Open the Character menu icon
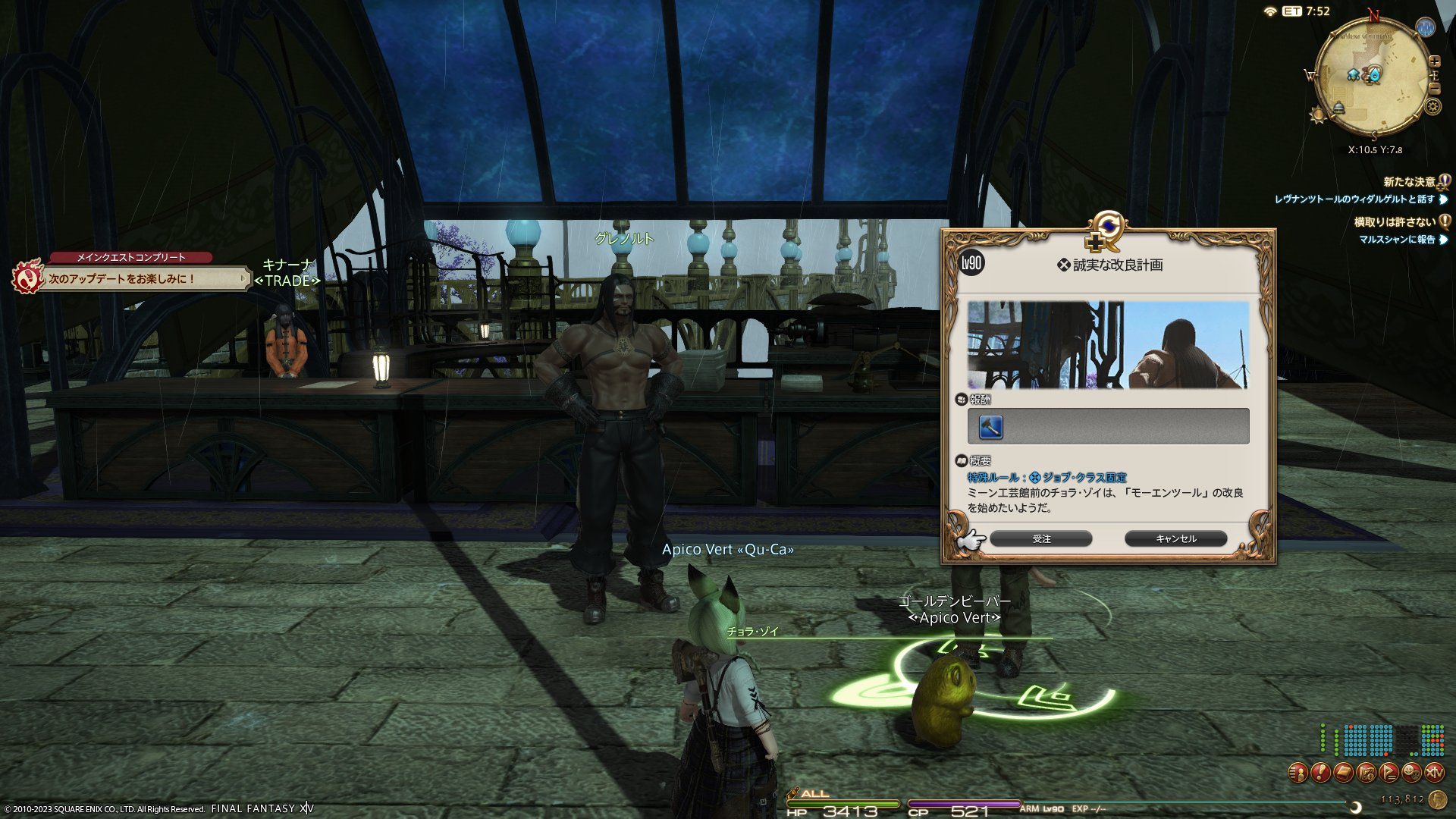The image size is (1456, 819). tap(1298, 773)
